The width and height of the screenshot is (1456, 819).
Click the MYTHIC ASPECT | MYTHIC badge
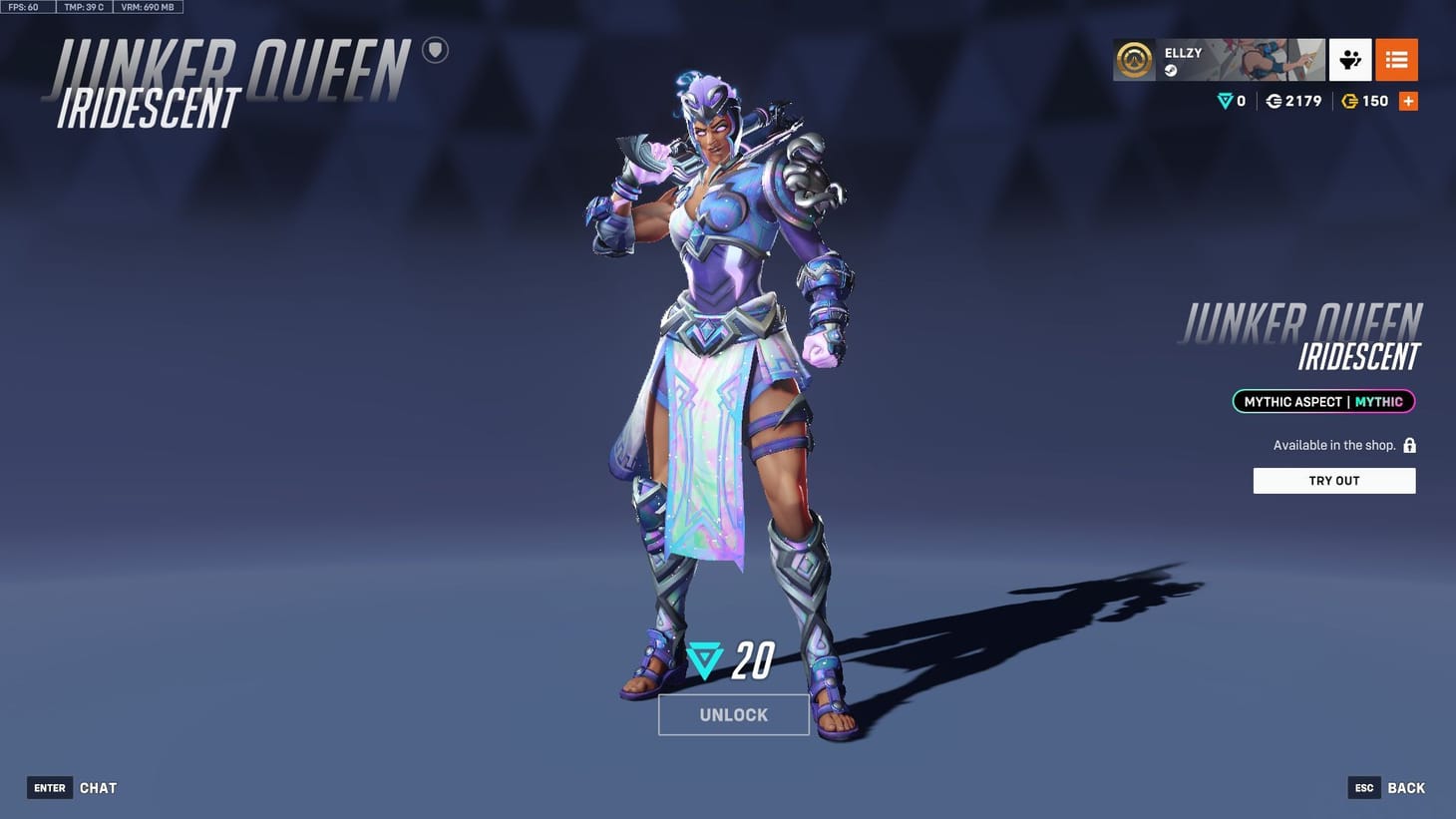tap(1322, 401)
